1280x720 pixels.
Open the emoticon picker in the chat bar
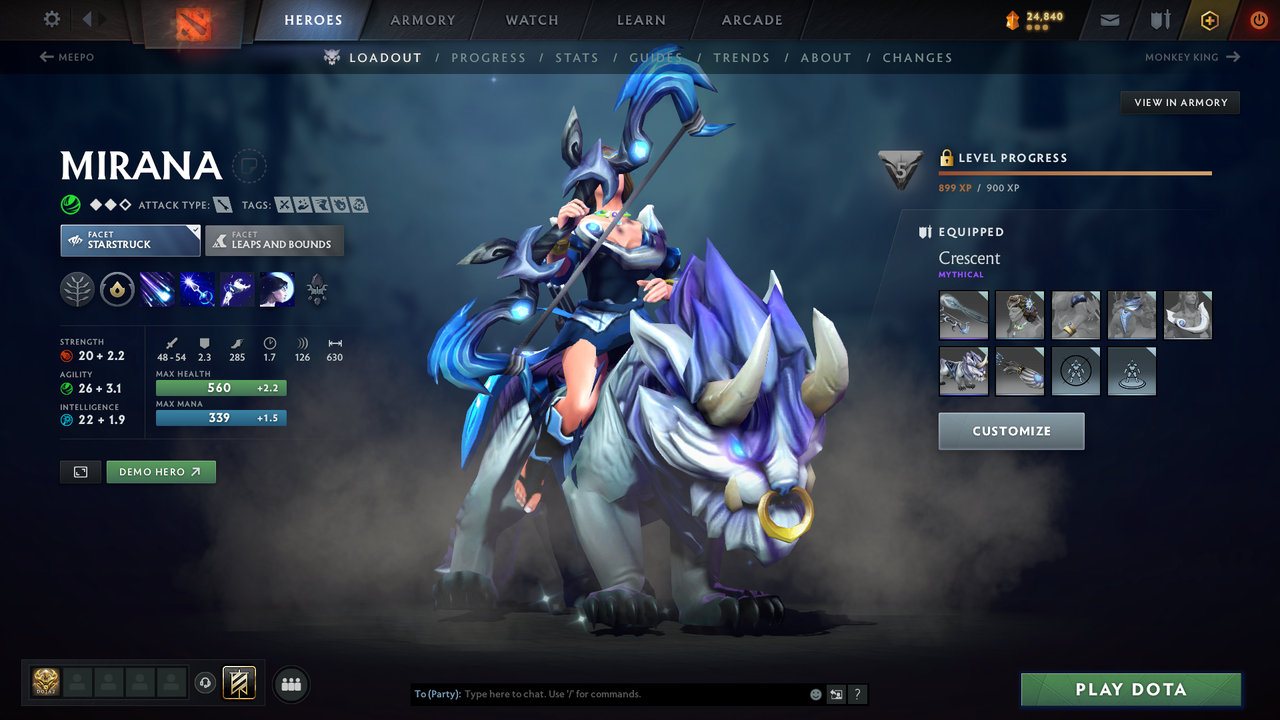[815, 693]
